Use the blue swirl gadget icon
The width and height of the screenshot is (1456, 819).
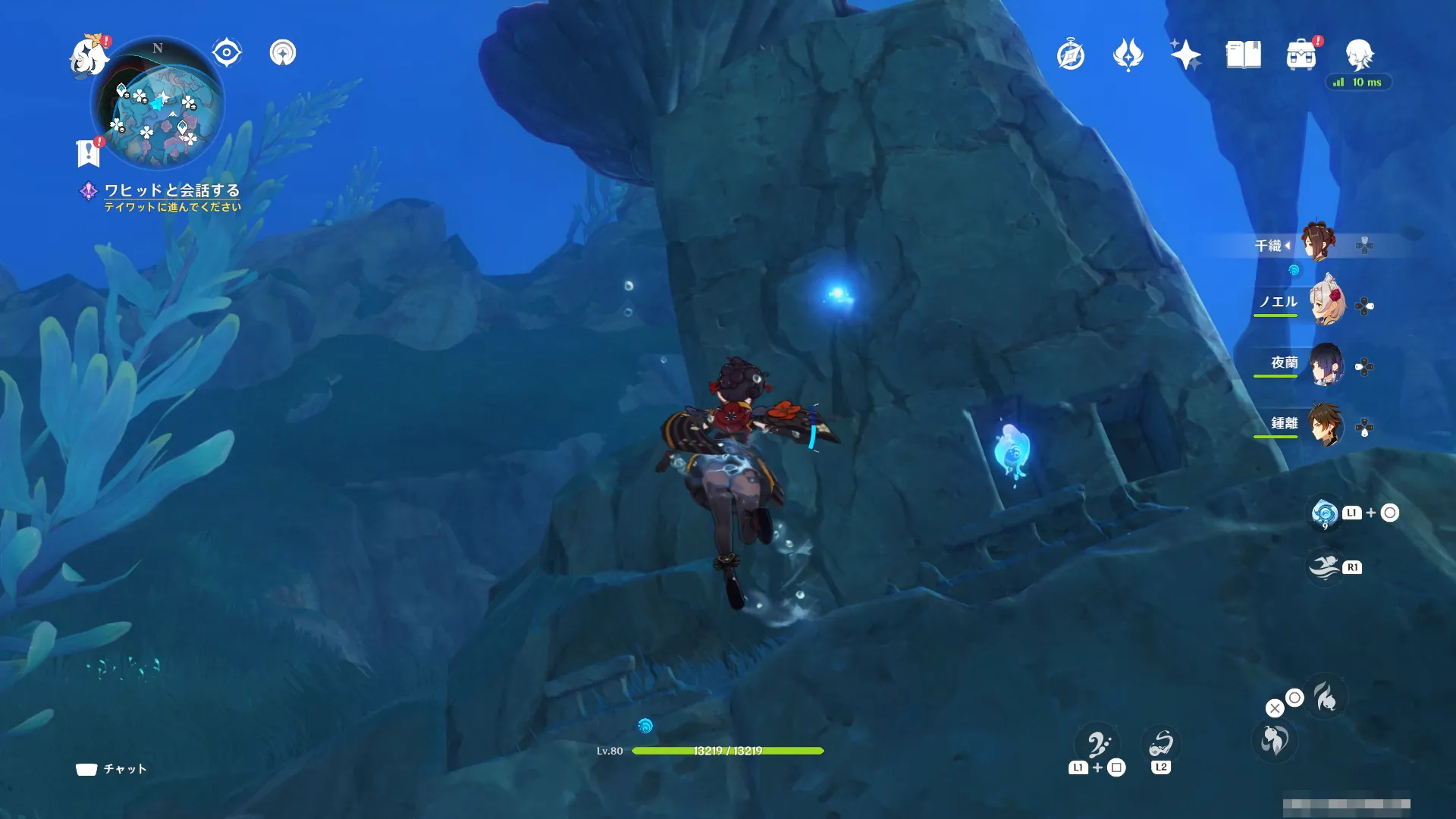(x=1325, y=513)
